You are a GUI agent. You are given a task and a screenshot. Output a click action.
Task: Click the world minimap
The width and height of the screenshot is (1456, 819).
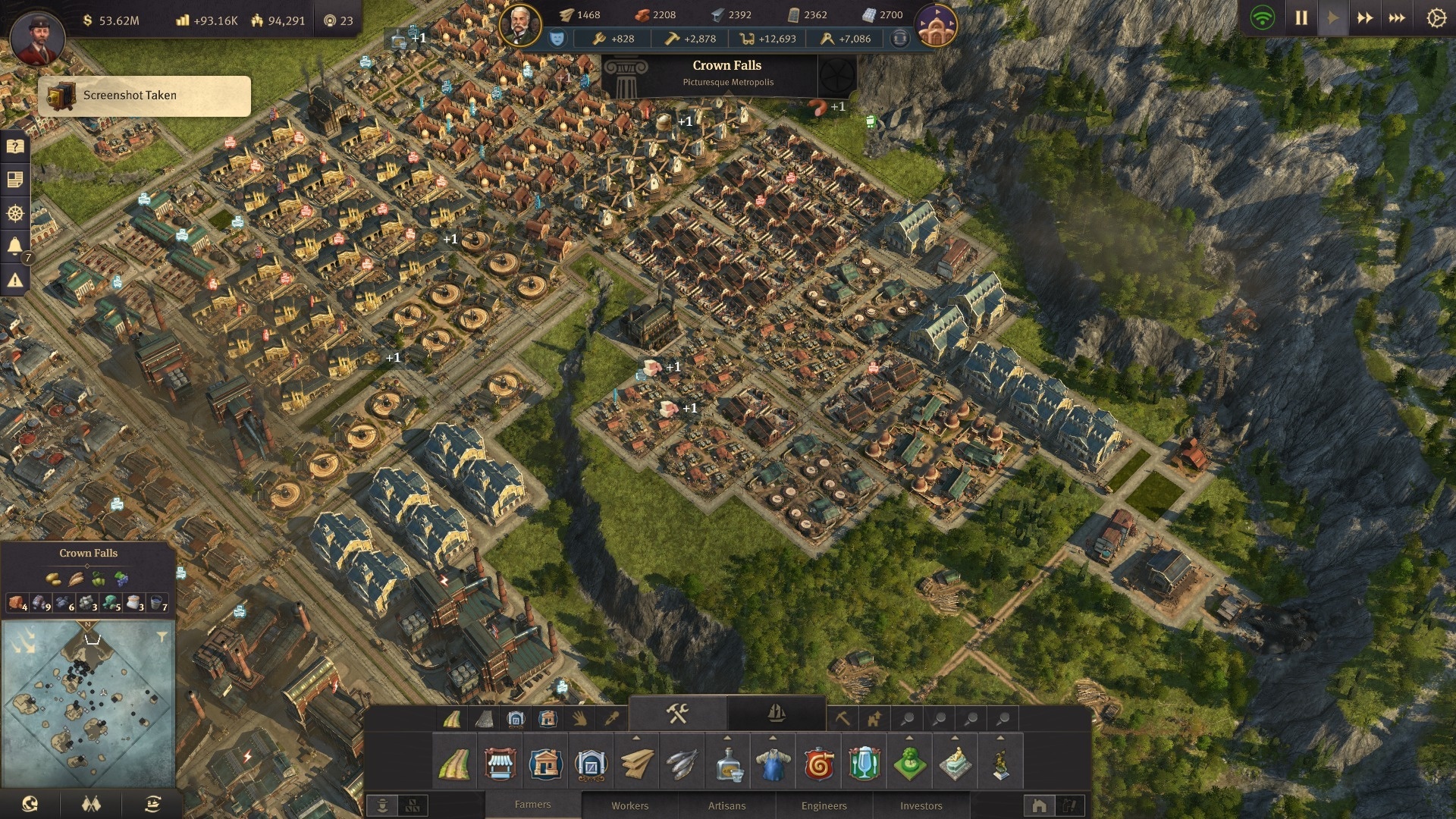click(89, 703)
